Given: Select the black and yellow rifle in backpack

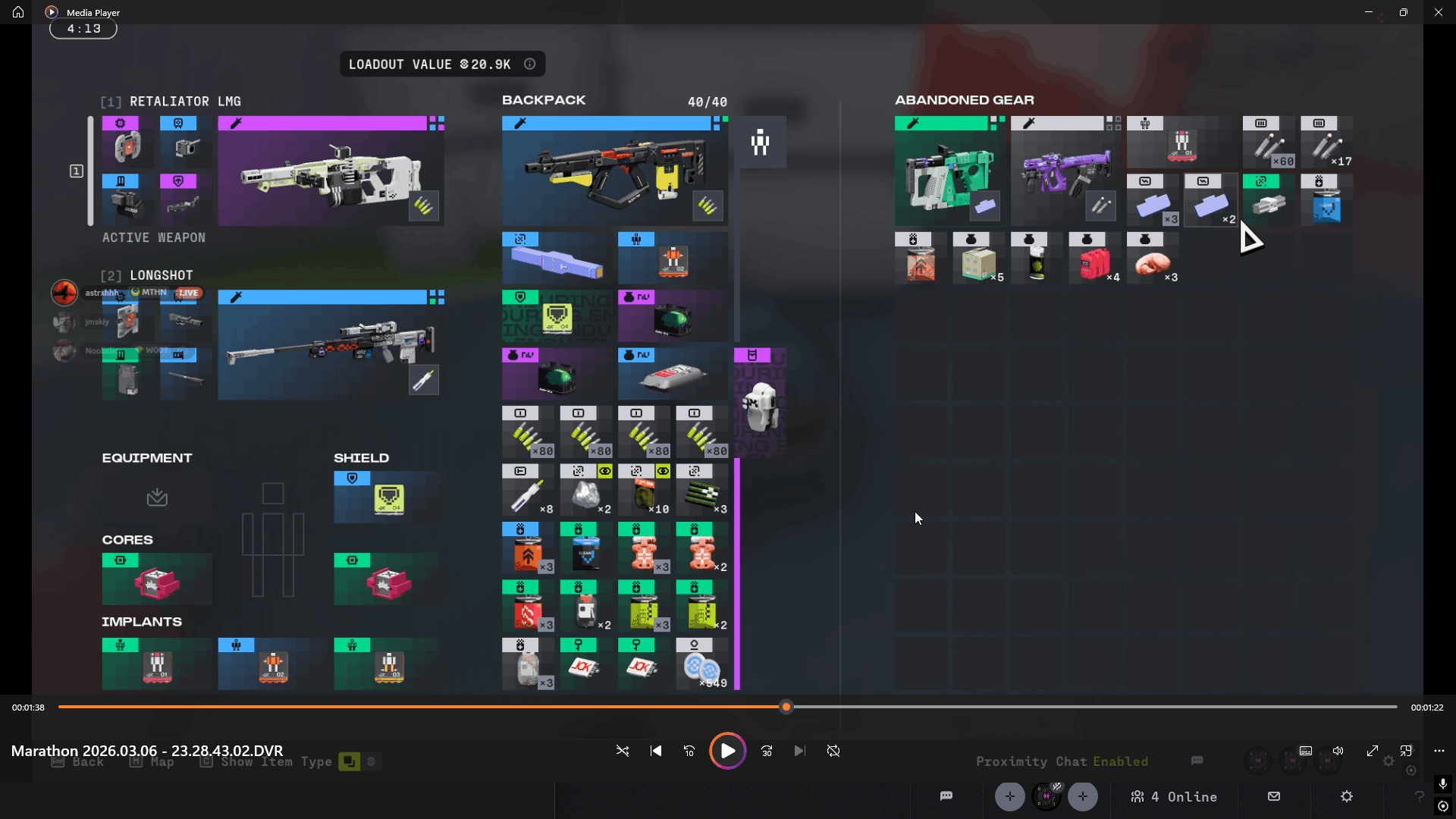Looking at the screenshot, I should click(x=614, y=171).
